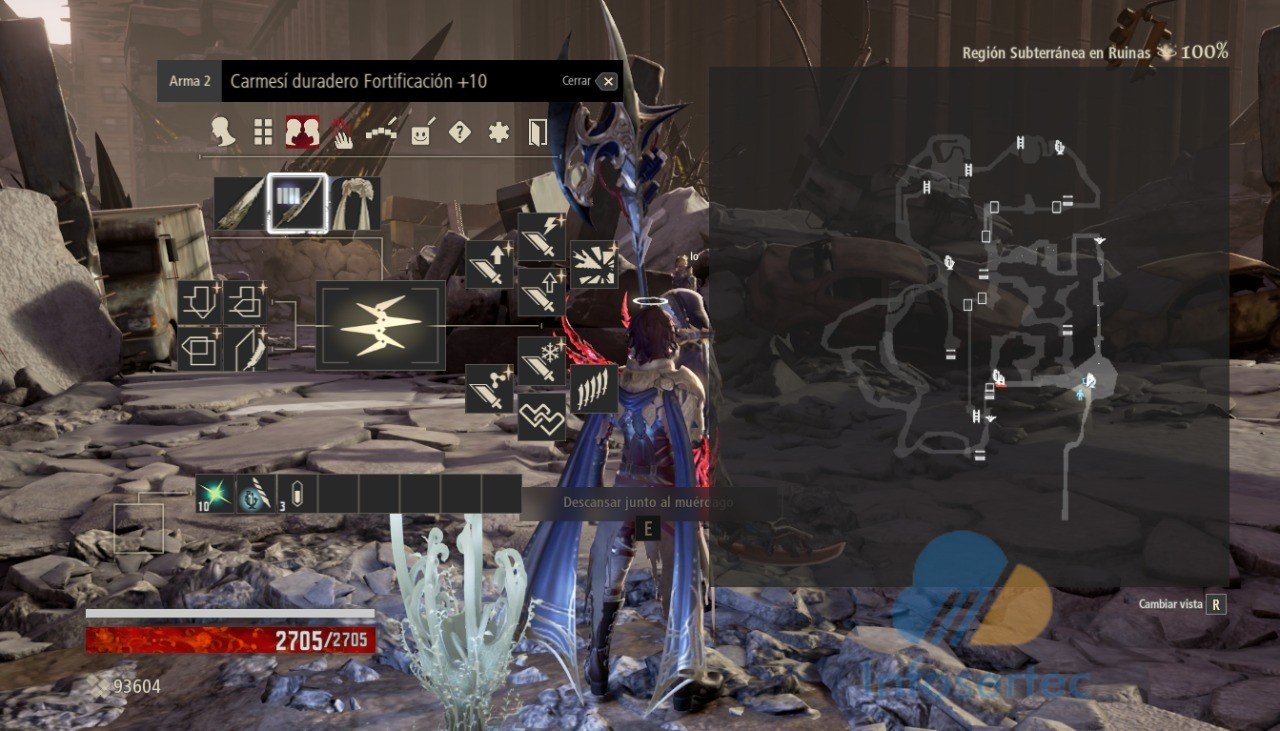
Task: Pick the five claws gift icon
Action: coord(594,388)
